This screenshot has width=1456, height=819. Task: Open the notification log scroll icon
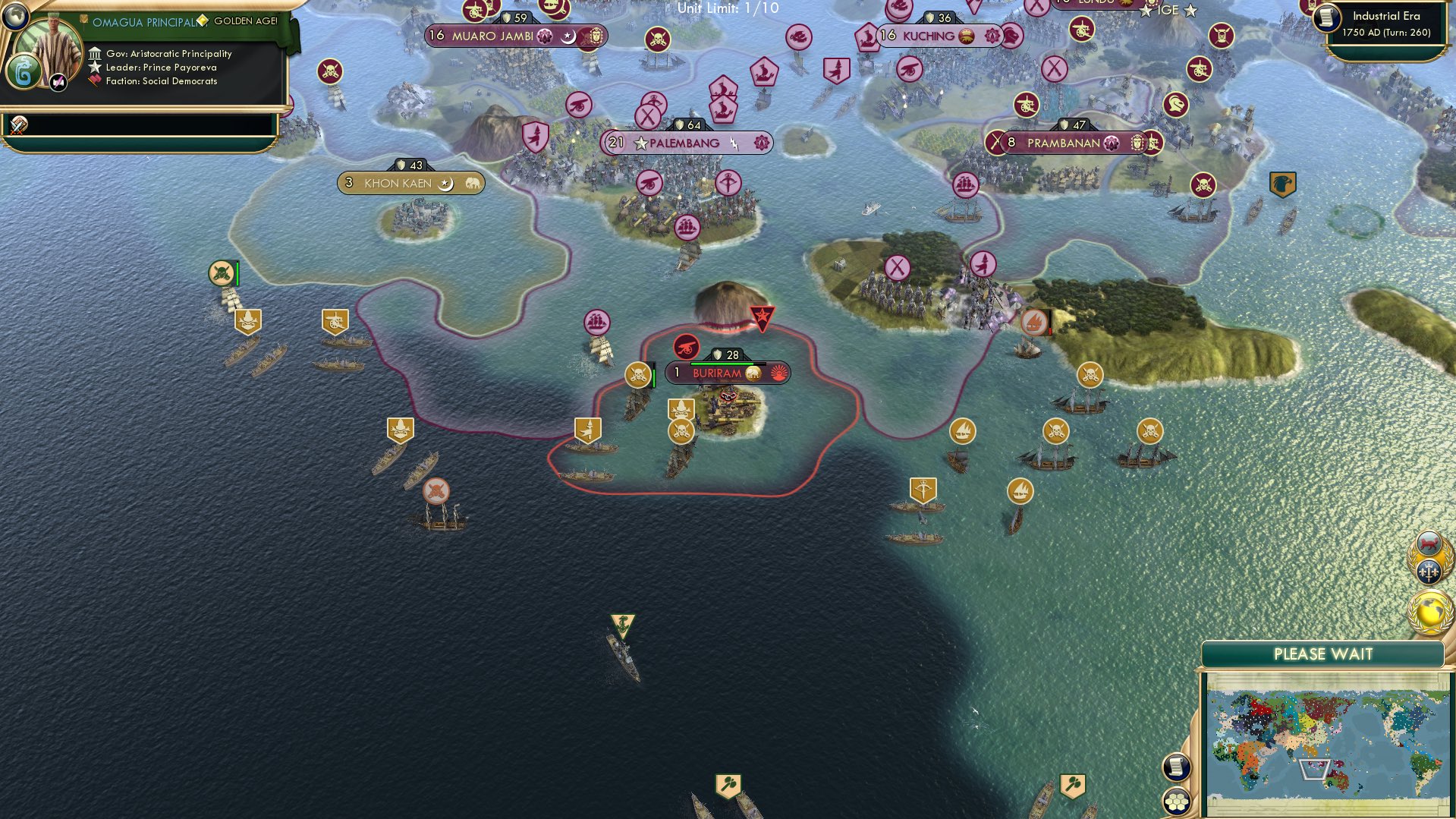pyautogui.click(x=1177, y=767)
